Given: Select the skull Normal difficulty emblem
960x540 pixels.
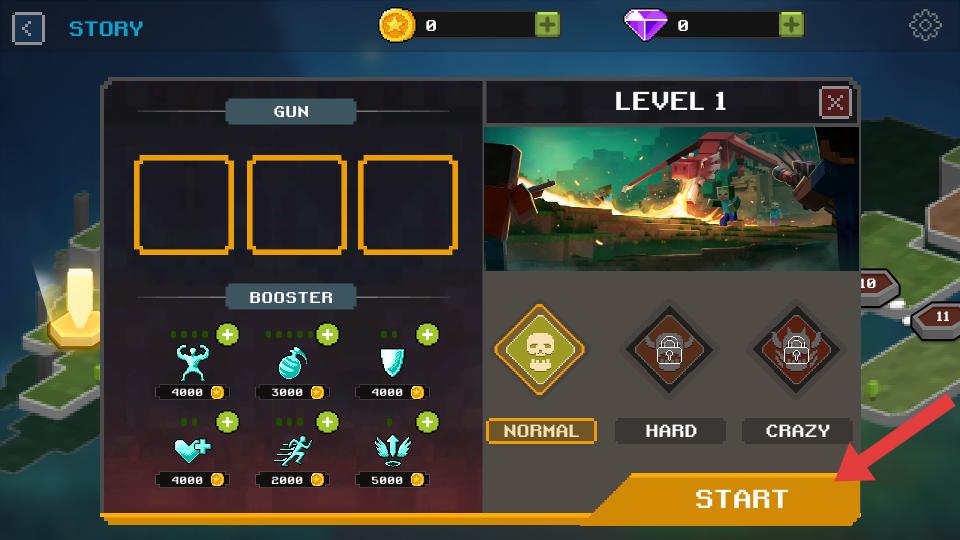Looking at the screenshot, I should [x=540, y=350].
